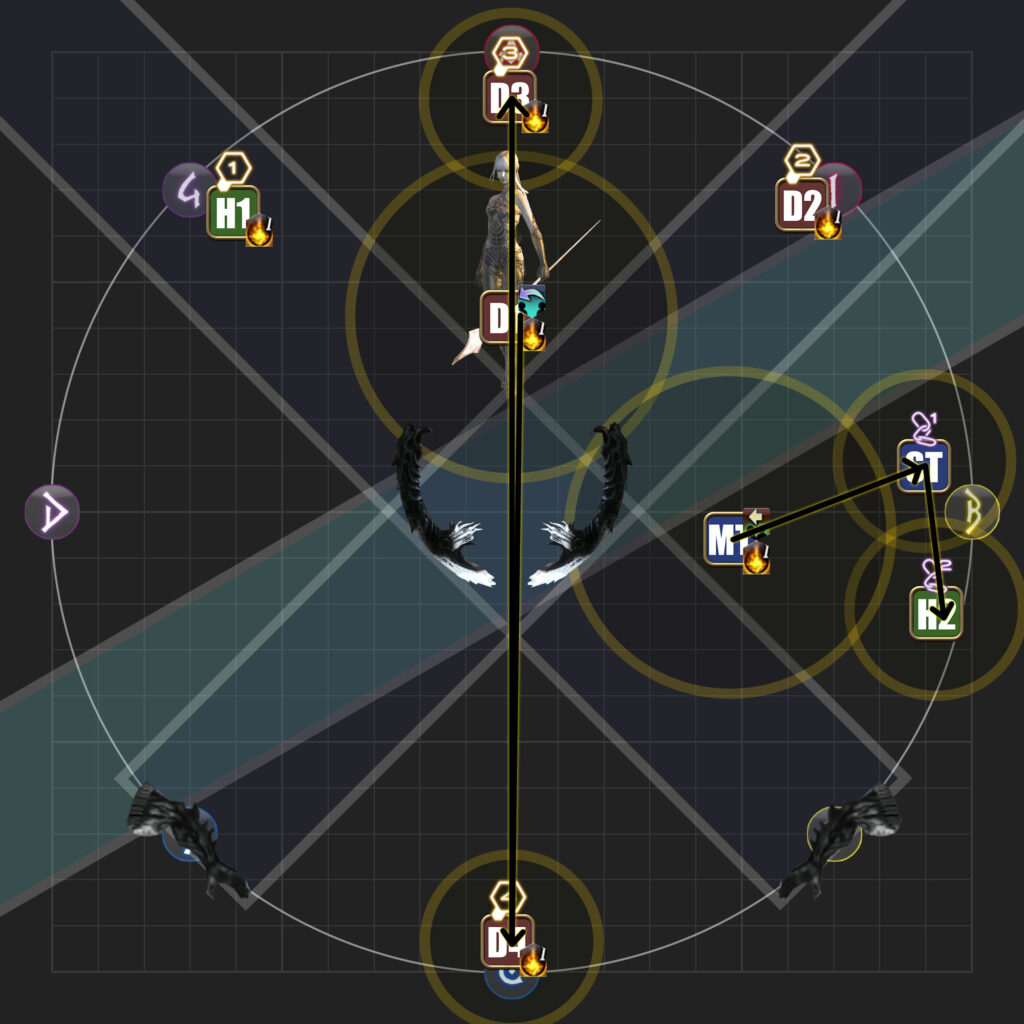The image size is (1024, 1024).
Task: Select the purple triangle rune waymark
Action: 52,512
